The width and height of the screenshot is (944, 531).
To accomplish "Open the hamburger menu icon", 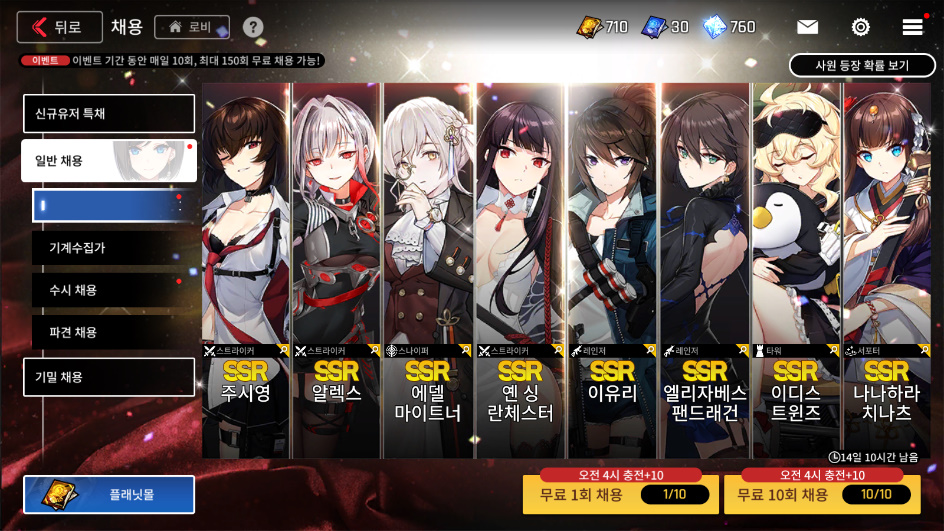I will coord(912,27).
